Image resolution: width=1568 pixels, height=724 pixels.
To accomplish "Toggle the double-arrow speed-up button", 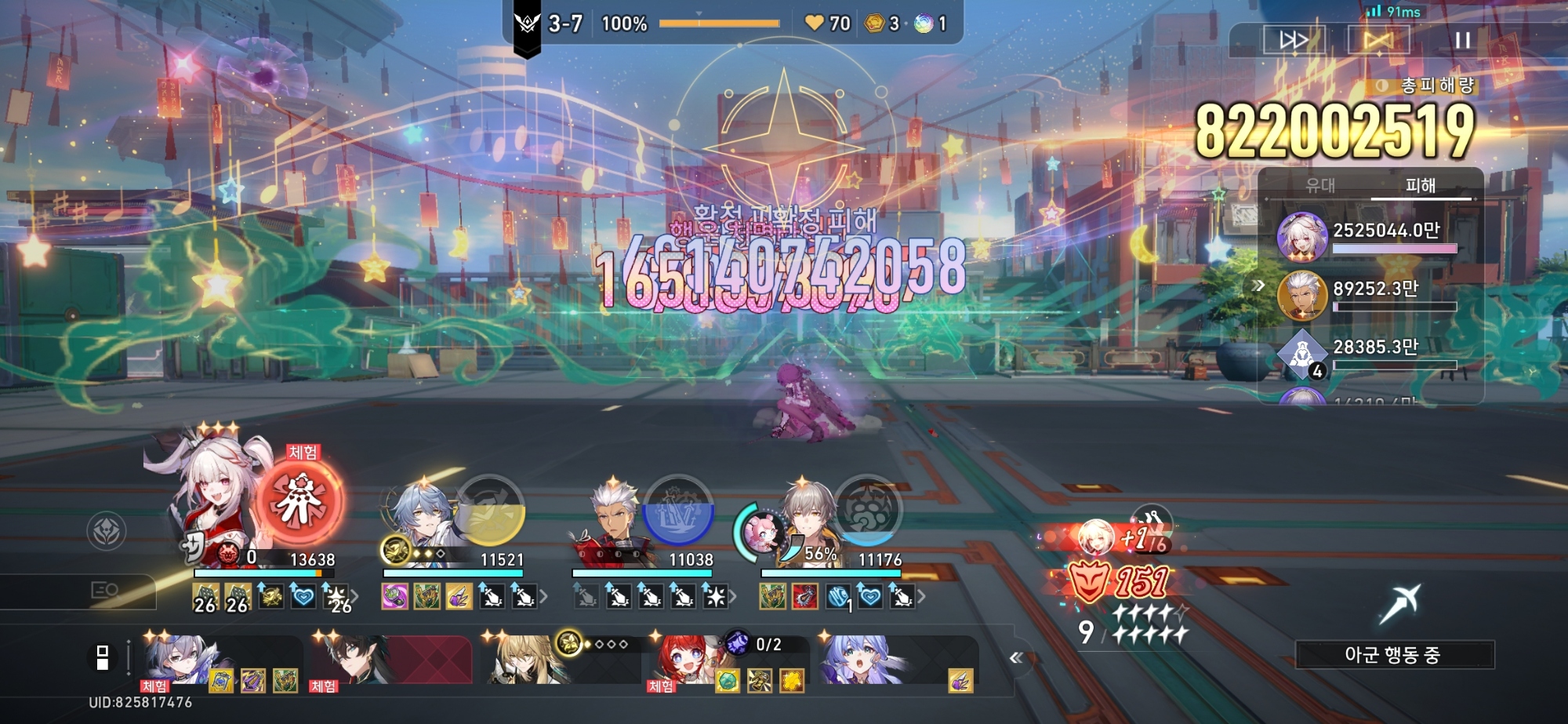I will click(1294, 40).
